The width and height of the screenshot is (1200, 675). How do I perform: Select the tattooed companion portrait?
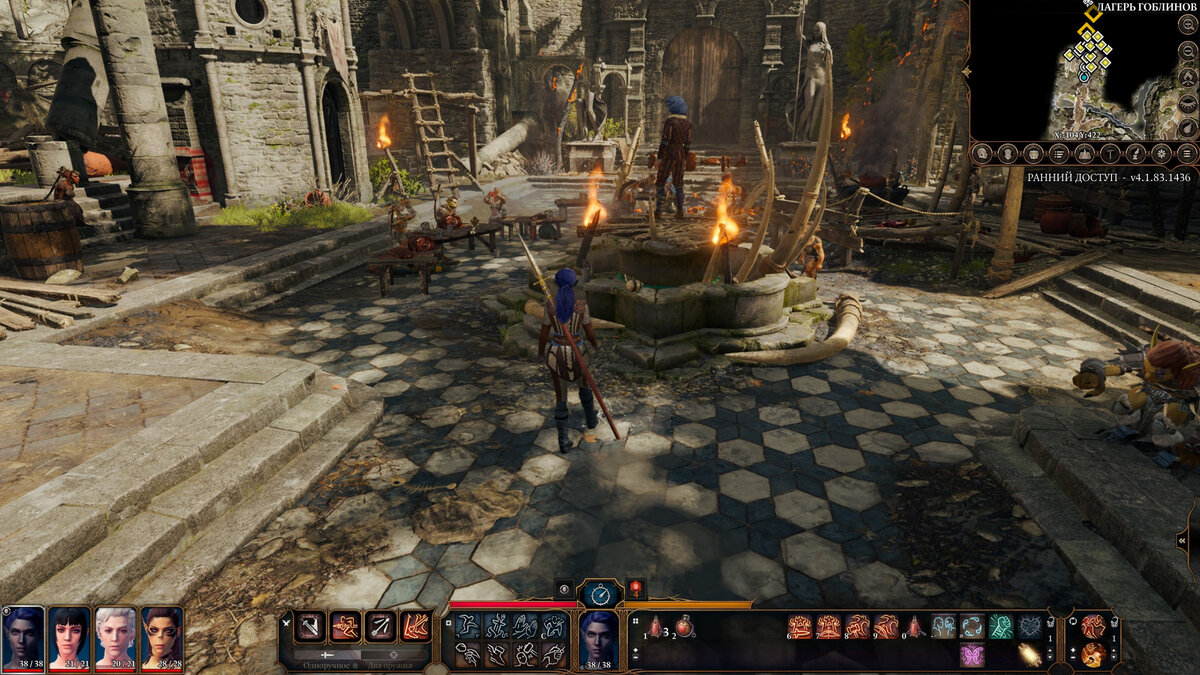(x=161, y=636)
